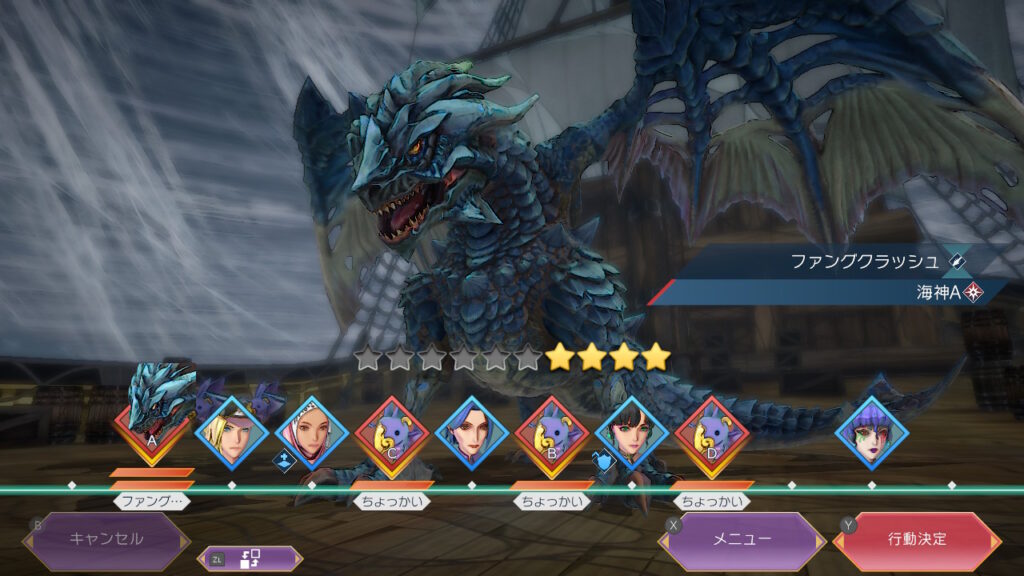Viewport: 1024px width, 576px height.
Task: Select purple imp enemy D on the timeline
Action: (x=711, y=432)
